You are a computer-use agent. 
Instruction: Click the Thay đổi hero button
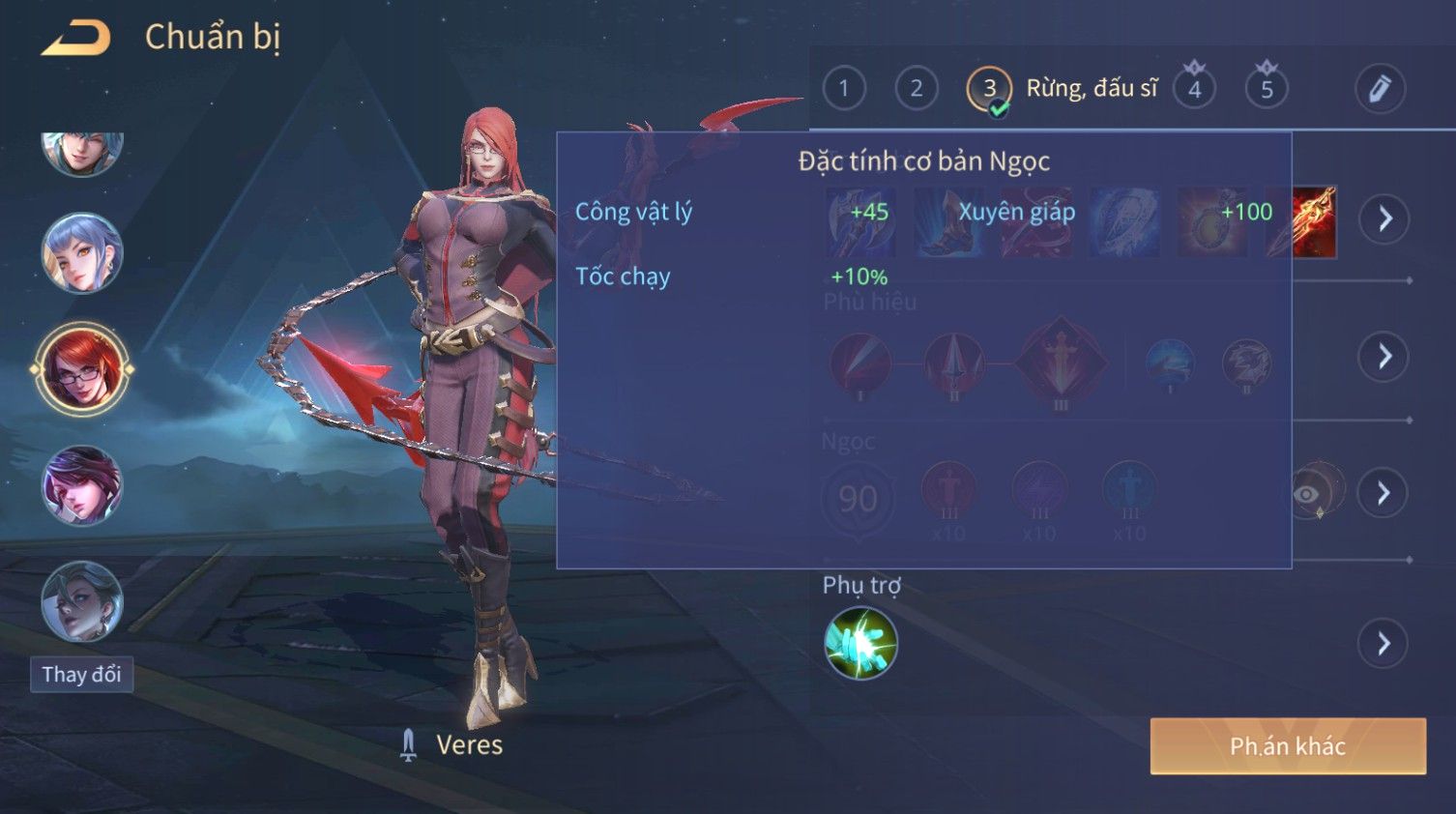tap(81, 674)
